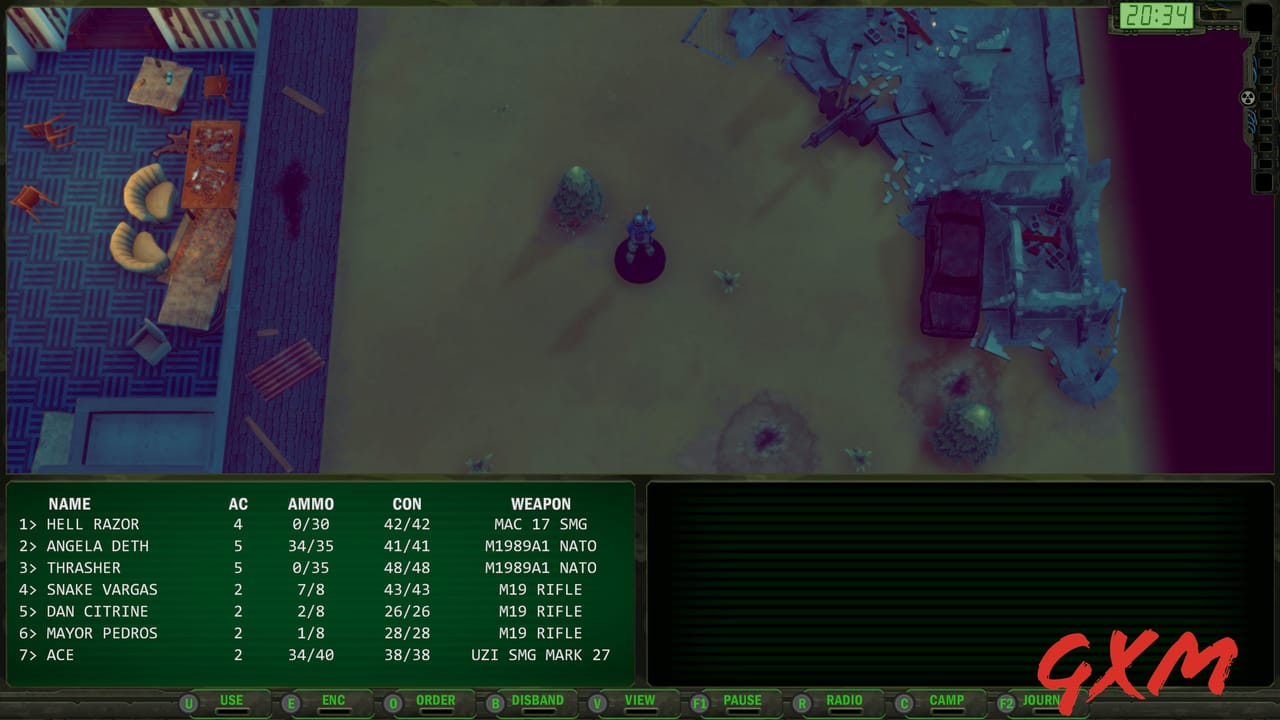
Task: Click the USE command button
Action: 231,701
